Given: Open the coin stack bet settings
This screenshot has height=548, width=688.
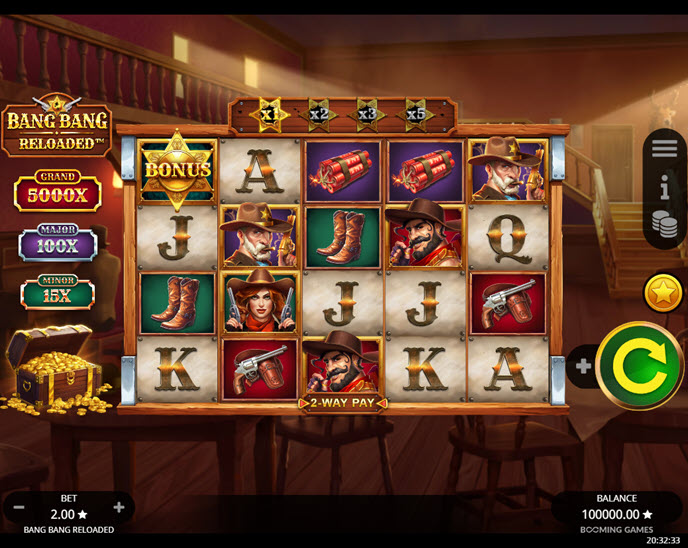Looking at the screenshot, I should [x=665, y=225].
